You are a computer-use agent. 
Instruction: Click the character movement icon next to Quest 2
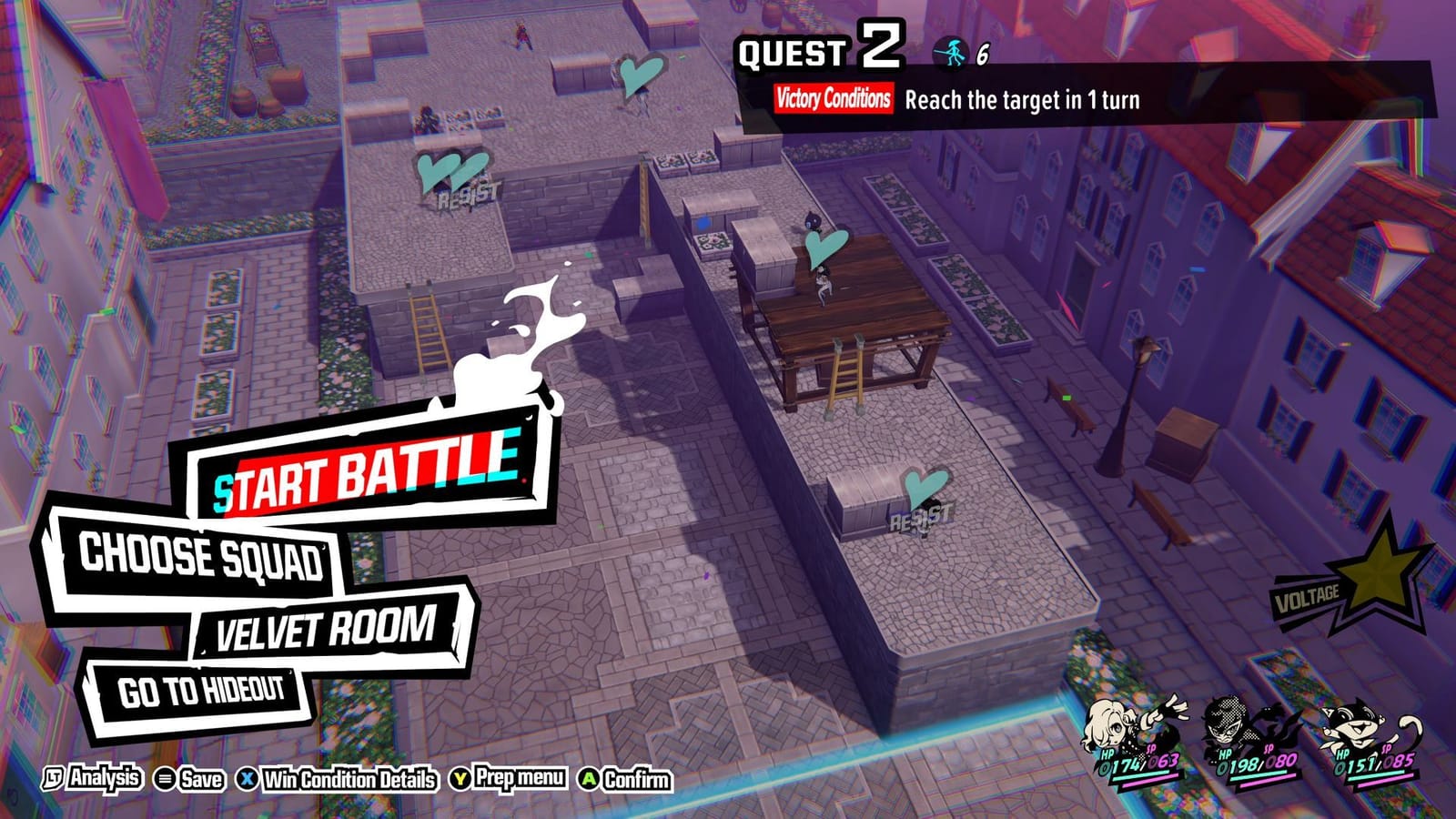(x=950, y=51)
